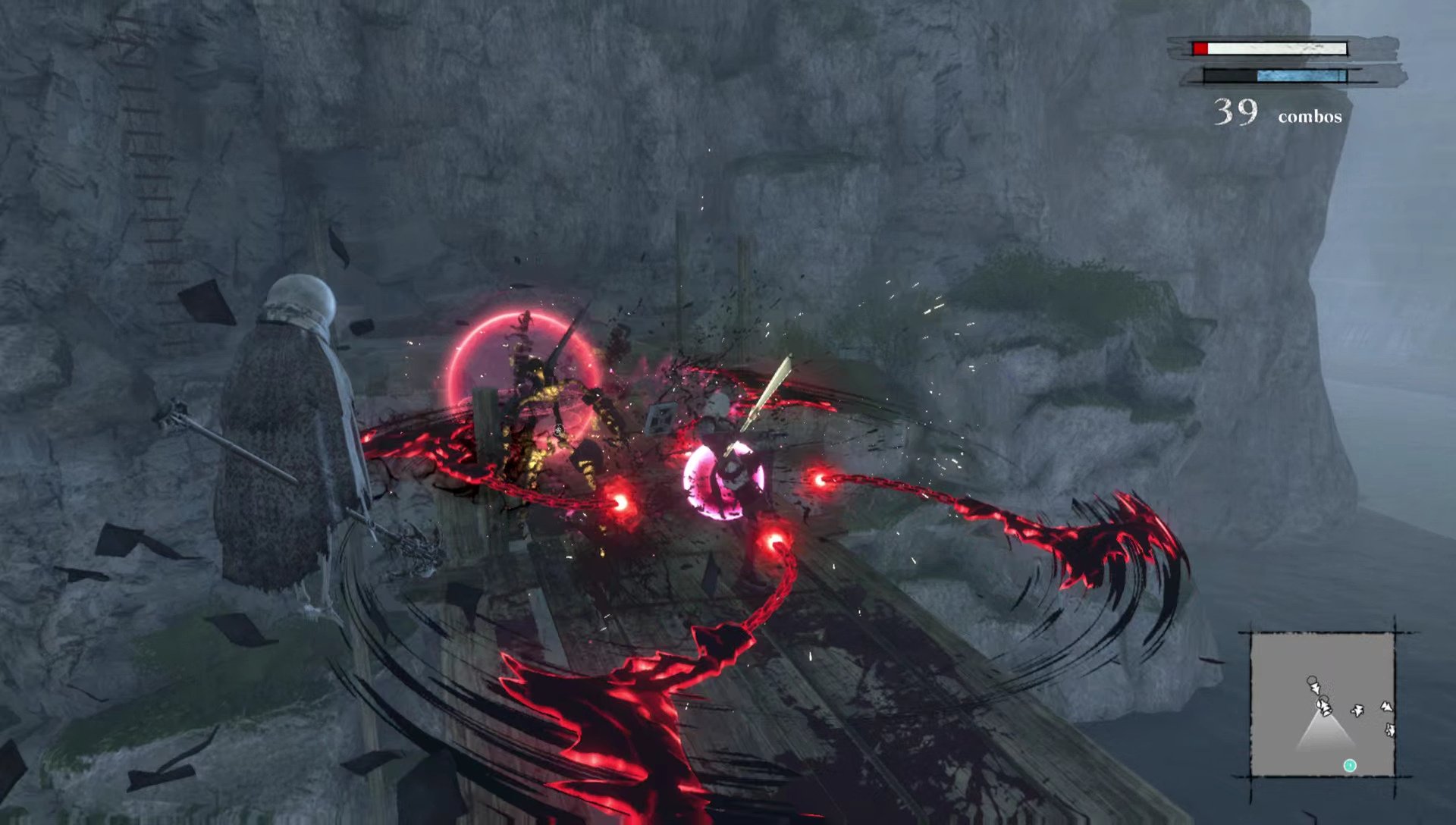Expand the combo counter display

[x=1274, y=112]
